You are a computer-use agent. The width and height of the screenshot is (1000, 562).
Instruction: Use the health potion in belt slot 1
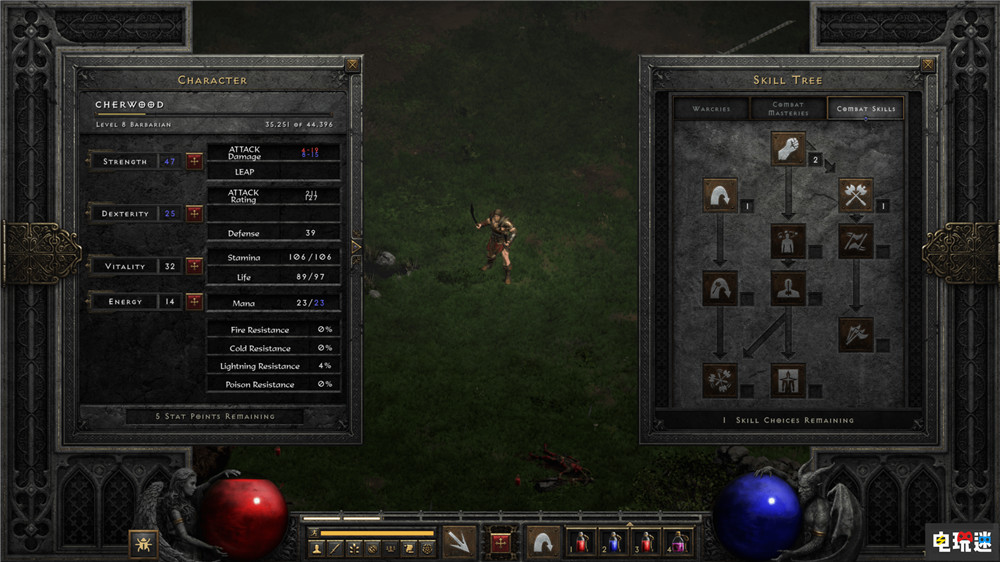tap(583, 542)
